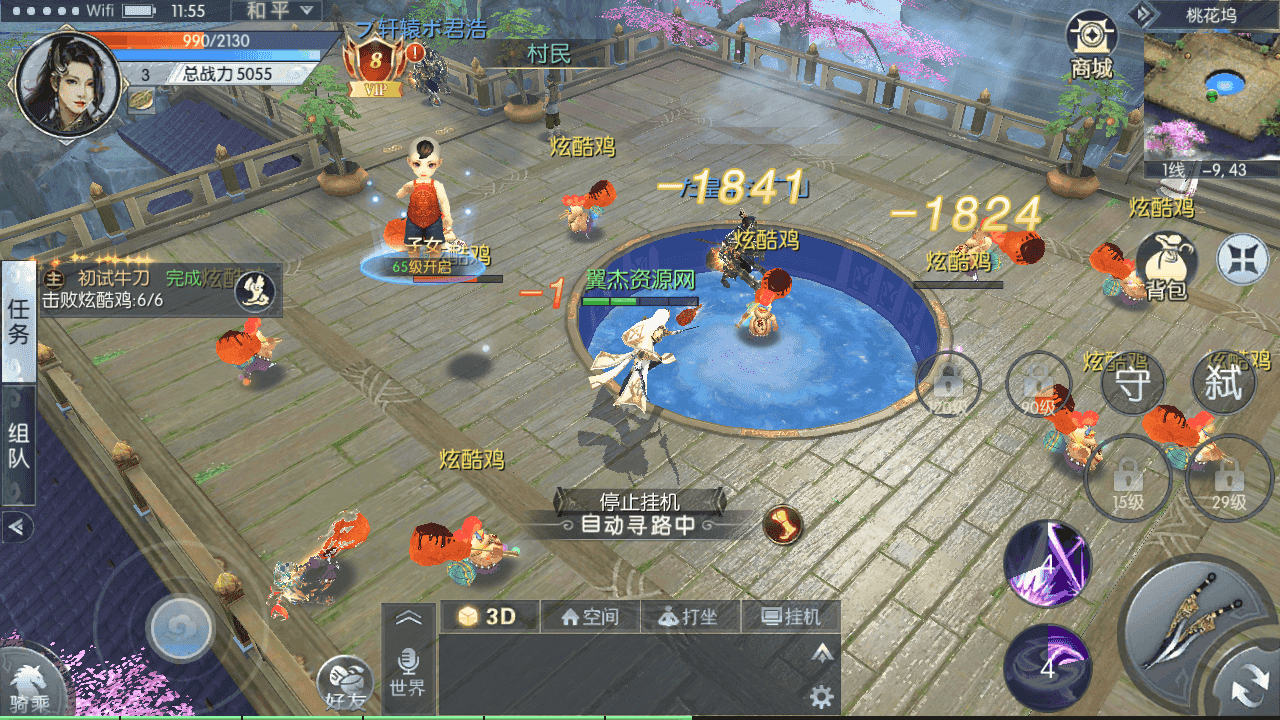Open the 好友 friends icon
The width and height of the screenshot is (1280, 720).
(346, 685)
